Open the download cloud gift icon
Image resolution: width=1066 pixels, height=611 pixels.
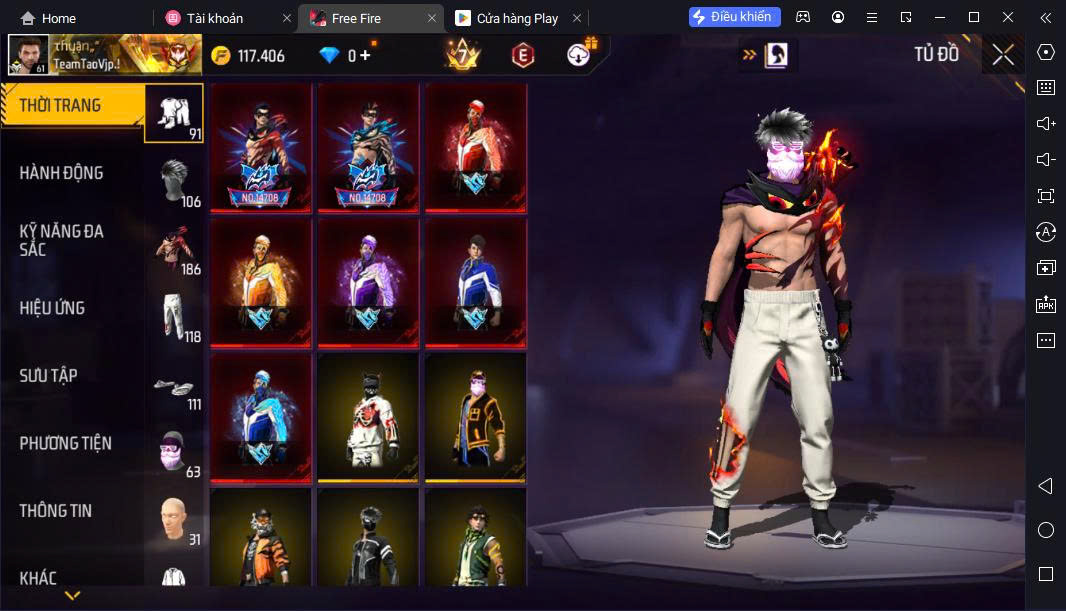(x=580, y=55)
